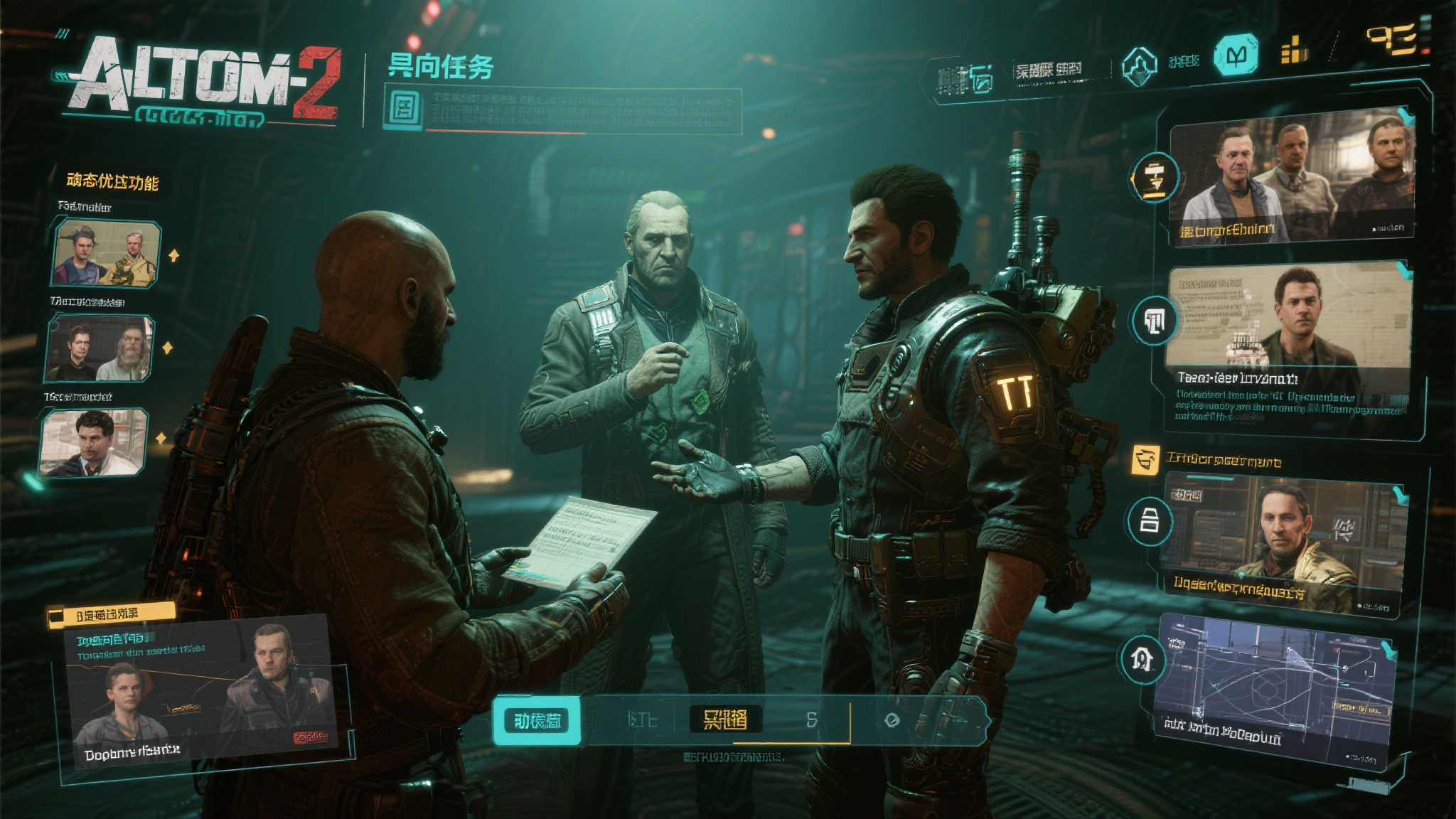Choose the thumbnail of the man in a white shirt
Screen dimensions: 1456x819
point(93,442)
